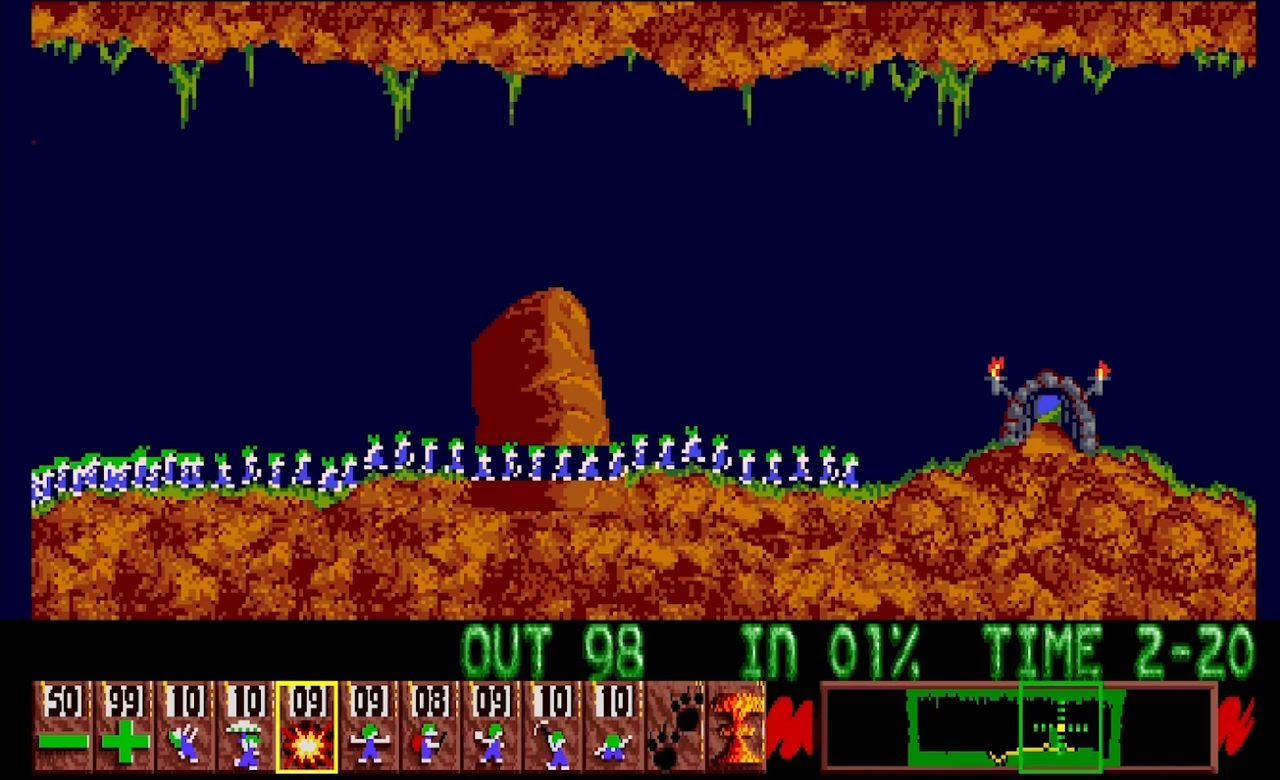The width and height of the screenshot is (1280, 780).
Task: Pause the game with the paw prints button
Action: tap(675, 727)
